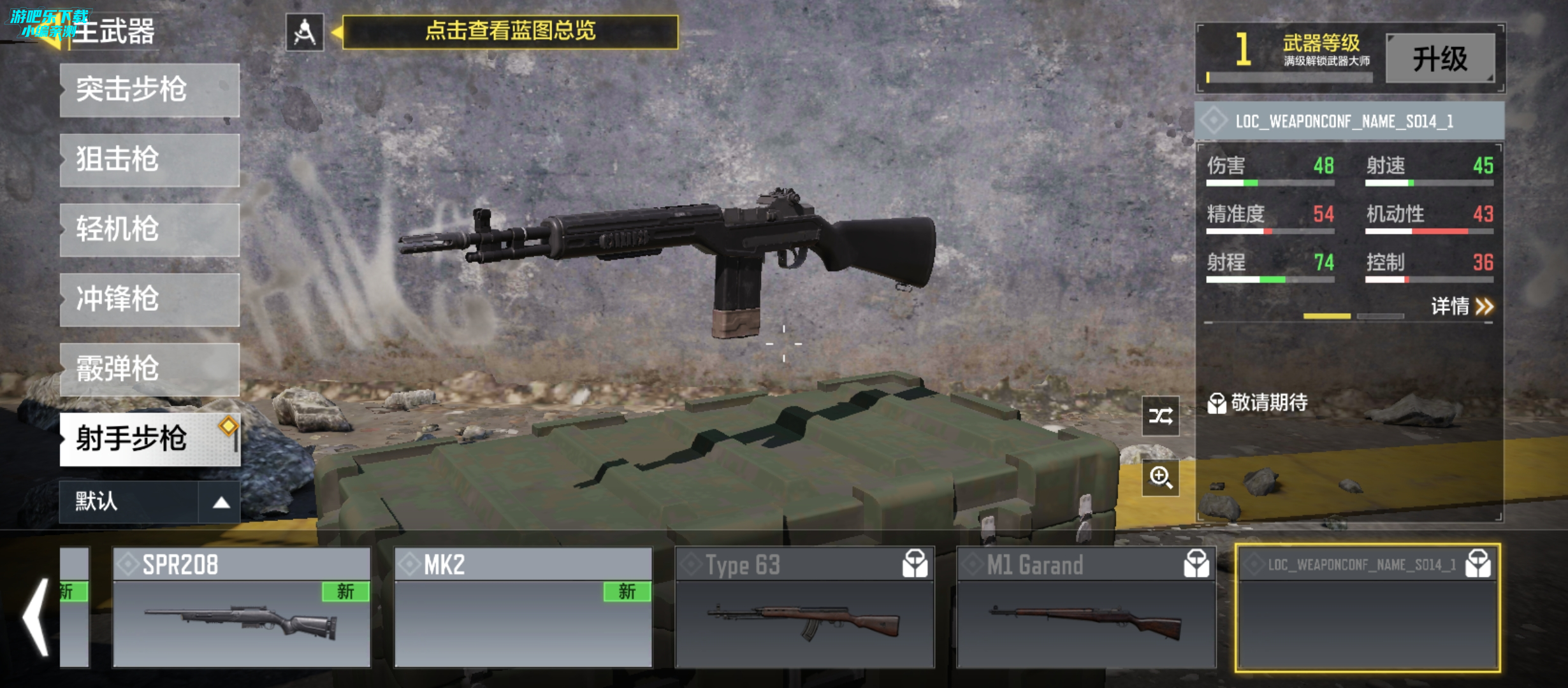Open the blueprint compass icon
1568x688 pixels.
point(305,32)
